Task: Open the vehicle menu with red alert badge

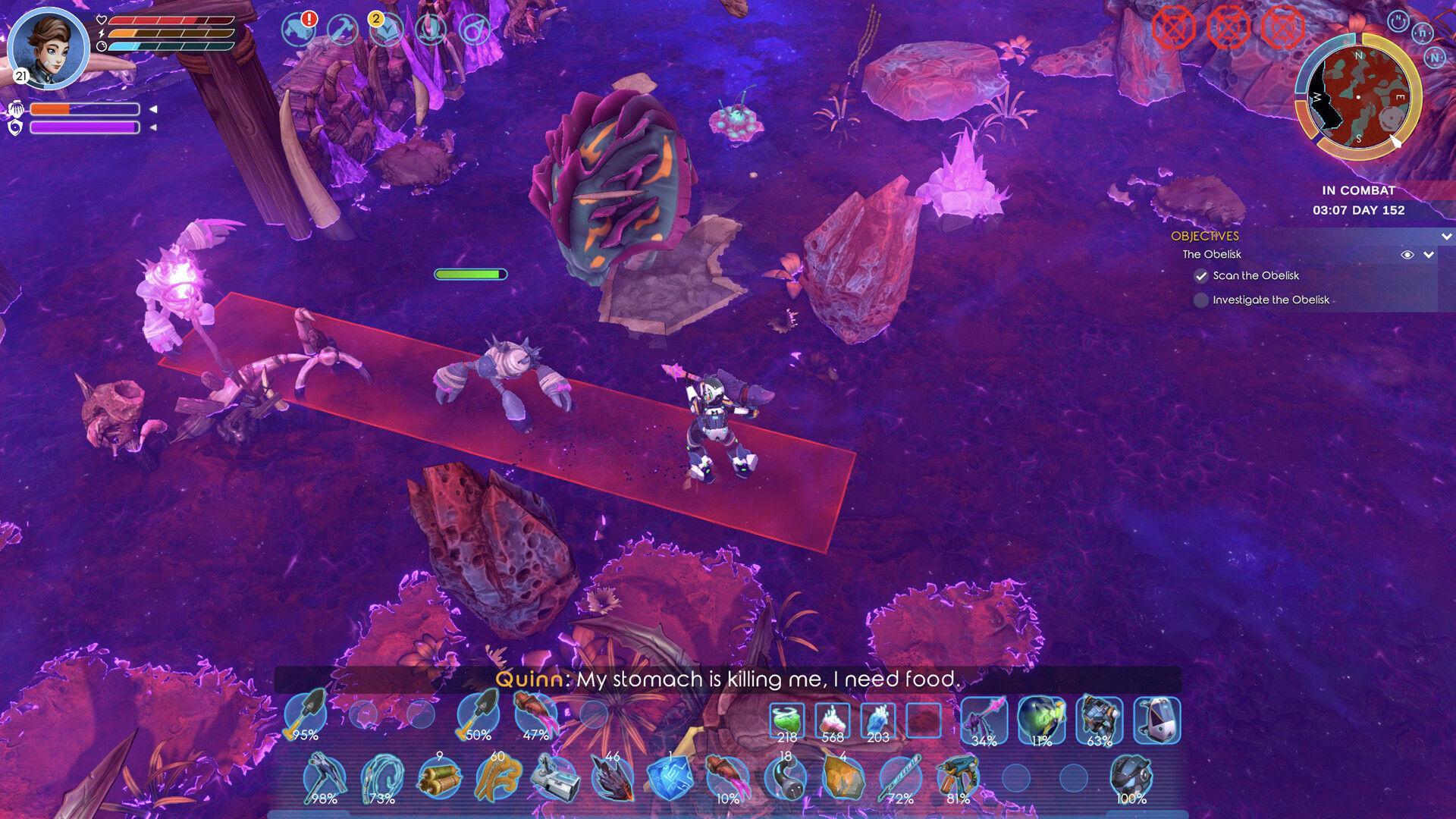Action: click(299, 32)
